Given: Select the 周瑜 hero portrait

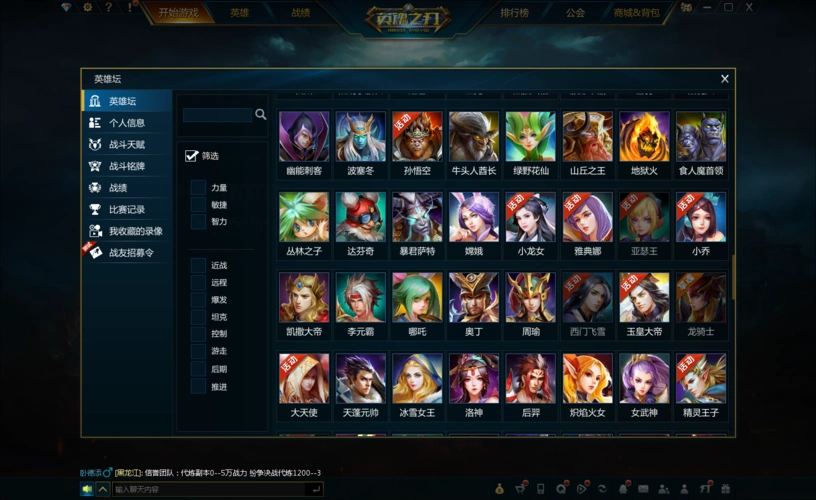Looking at the screenshot, I should (x=530, y=297).
